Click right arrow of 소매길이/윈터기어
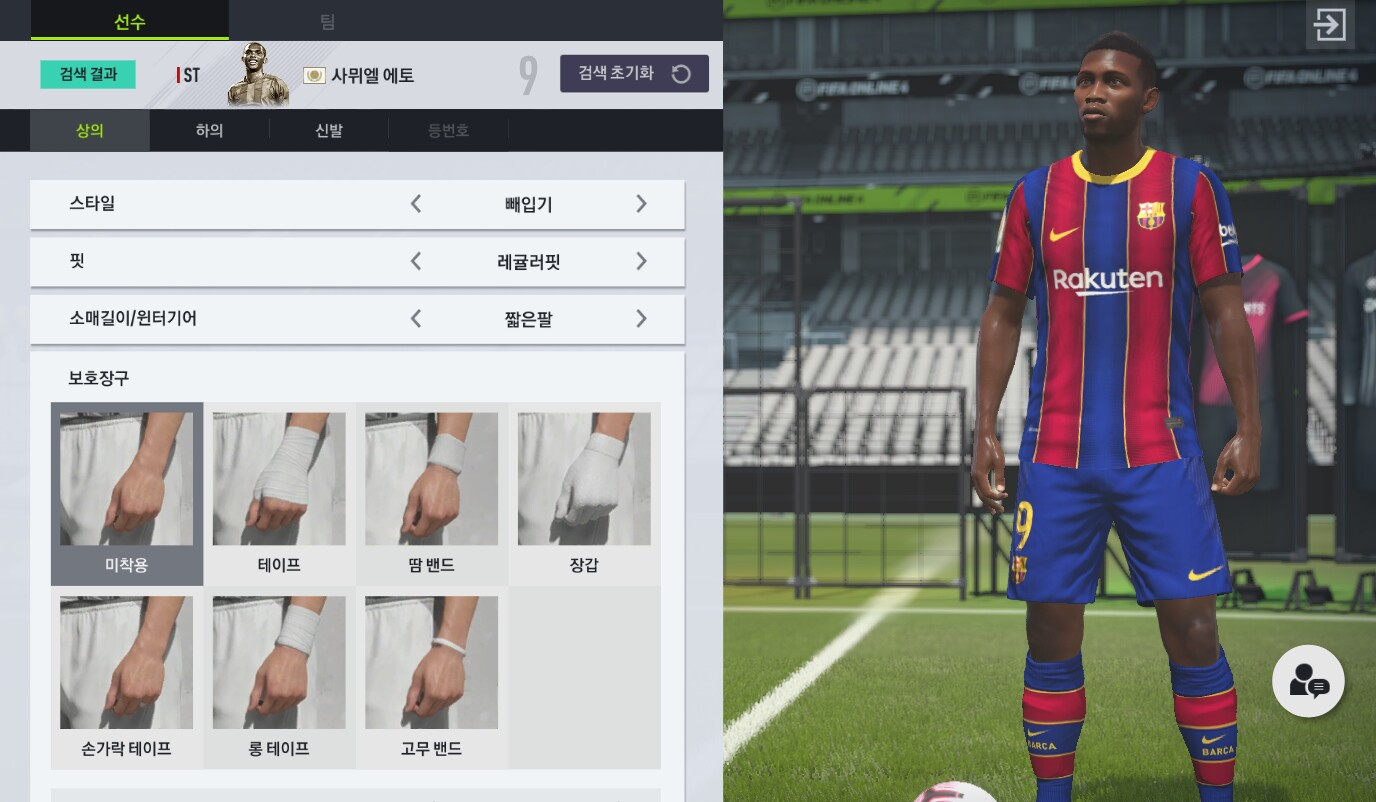The width and height of the screenshot is (1376, 802). point(641,319)
